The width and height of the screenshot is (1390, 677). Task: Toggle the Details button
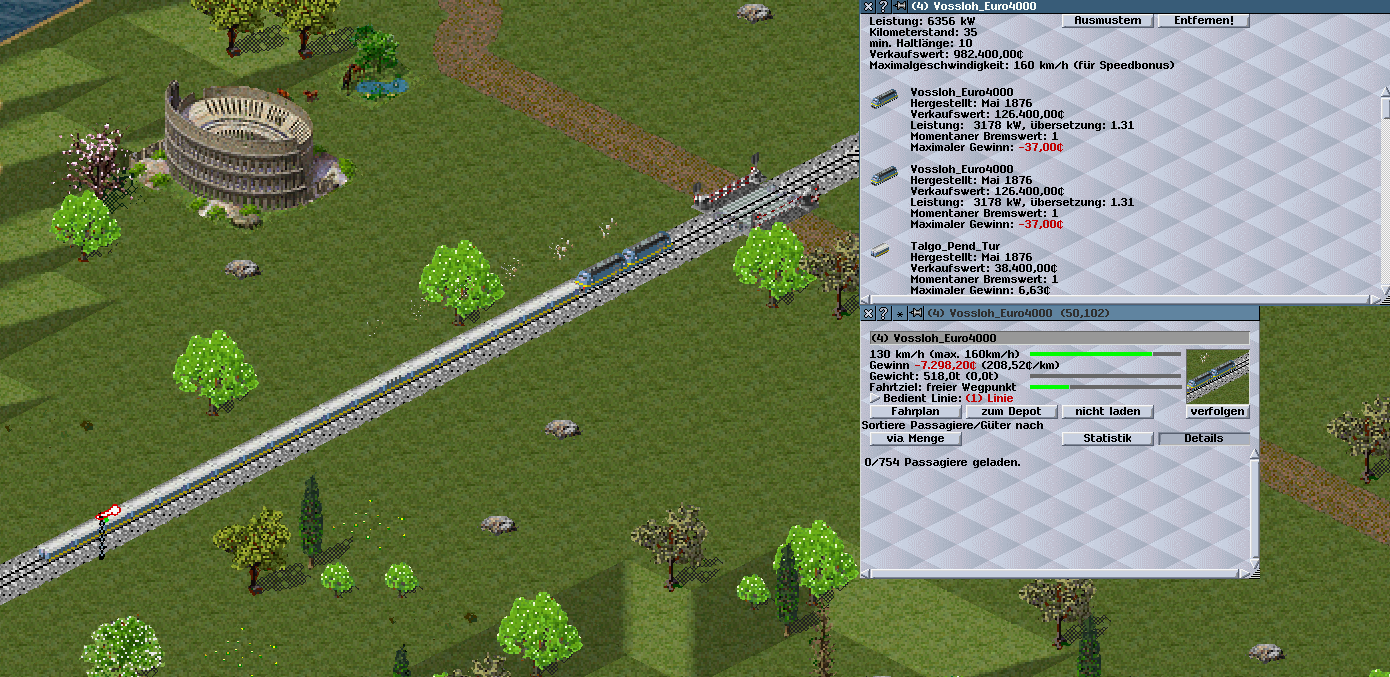[x=1203, y=438]
